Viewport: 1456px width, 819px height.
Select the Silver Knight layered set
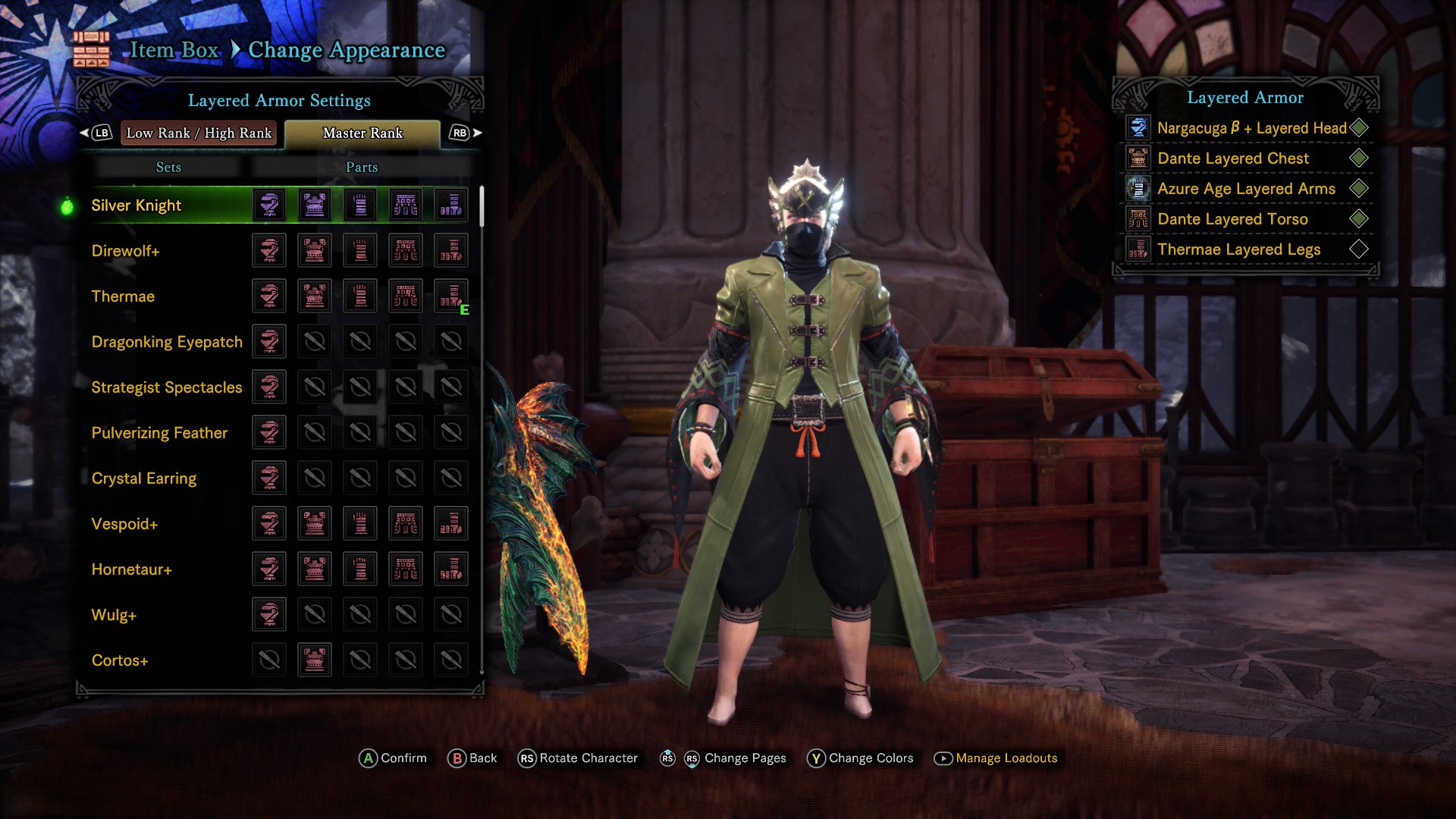[136, 206]
